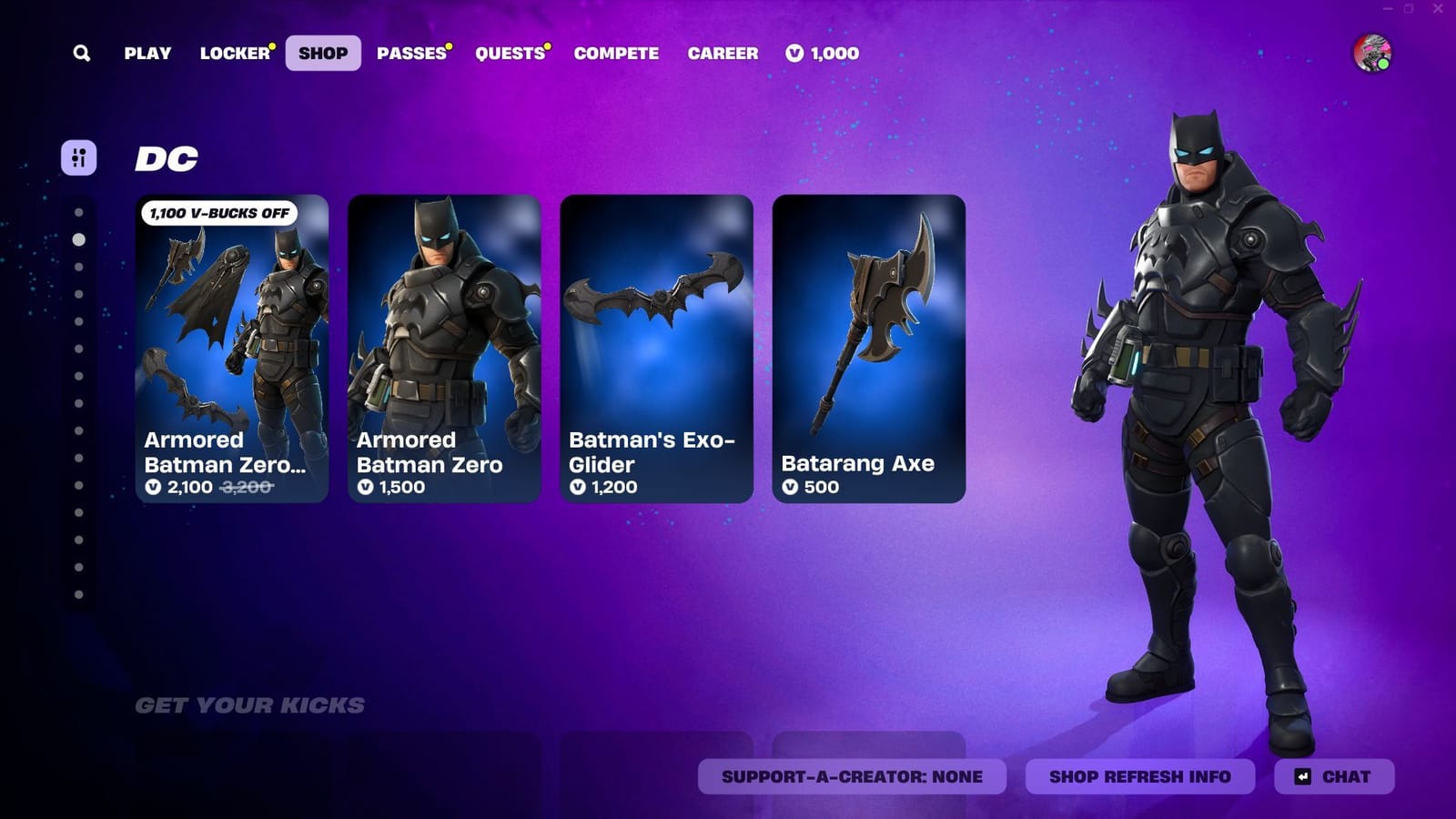1456x819 pixels.
Task: Switch to the Passes tab
Action: pyautogui.click(x=408, y=54)
